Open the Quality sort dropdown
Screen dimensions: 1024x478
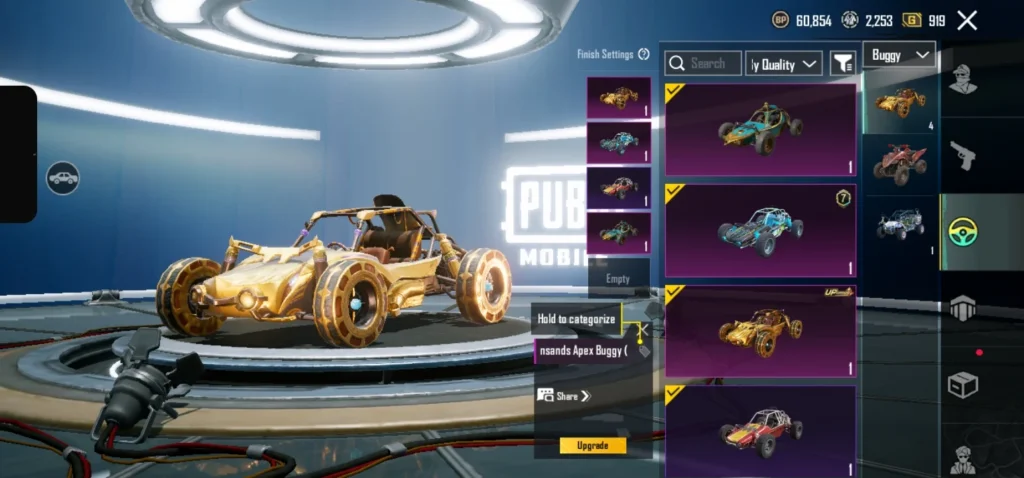pos(785,64)
